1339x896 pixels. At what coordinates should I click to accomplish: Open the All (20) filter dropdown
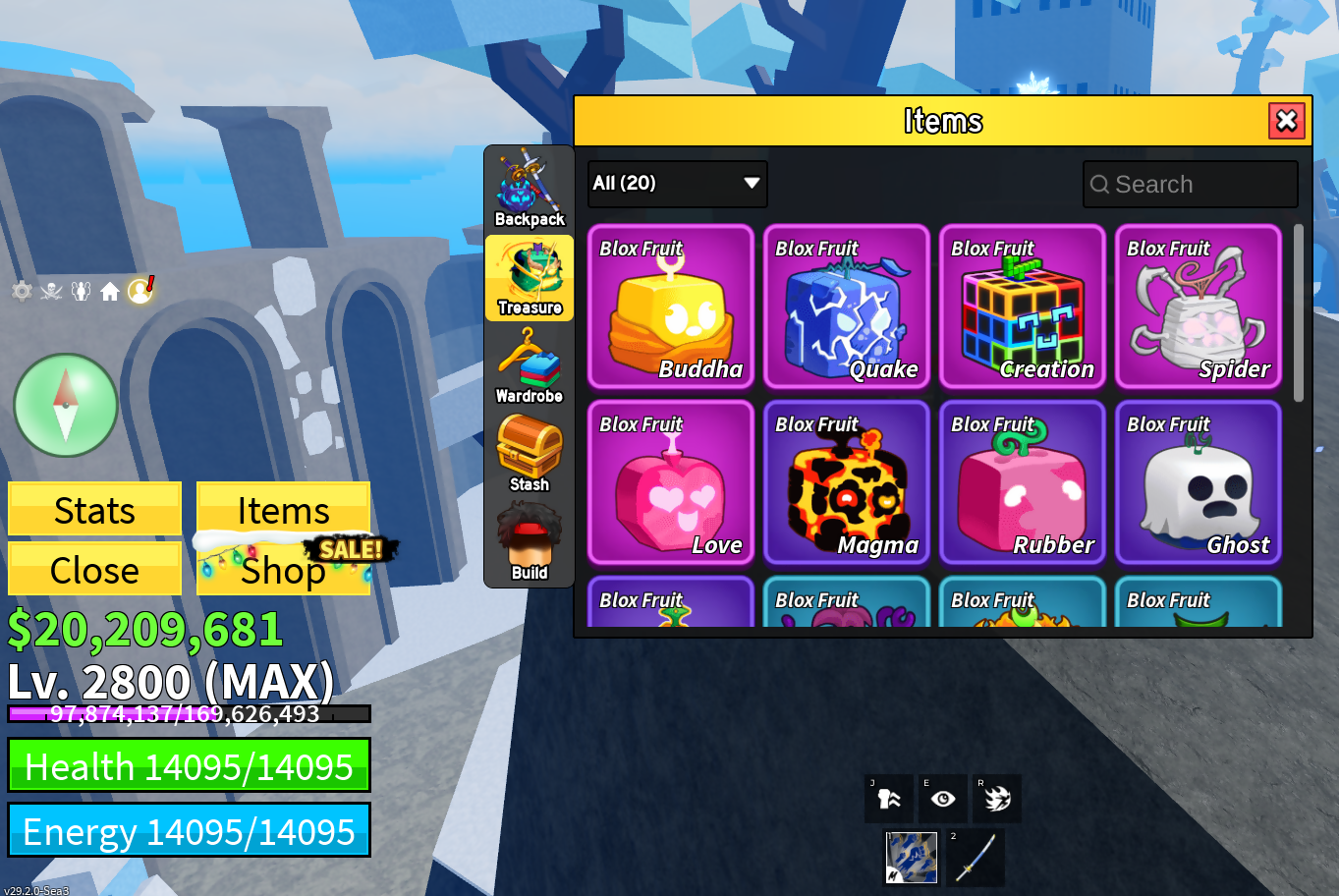677,184
